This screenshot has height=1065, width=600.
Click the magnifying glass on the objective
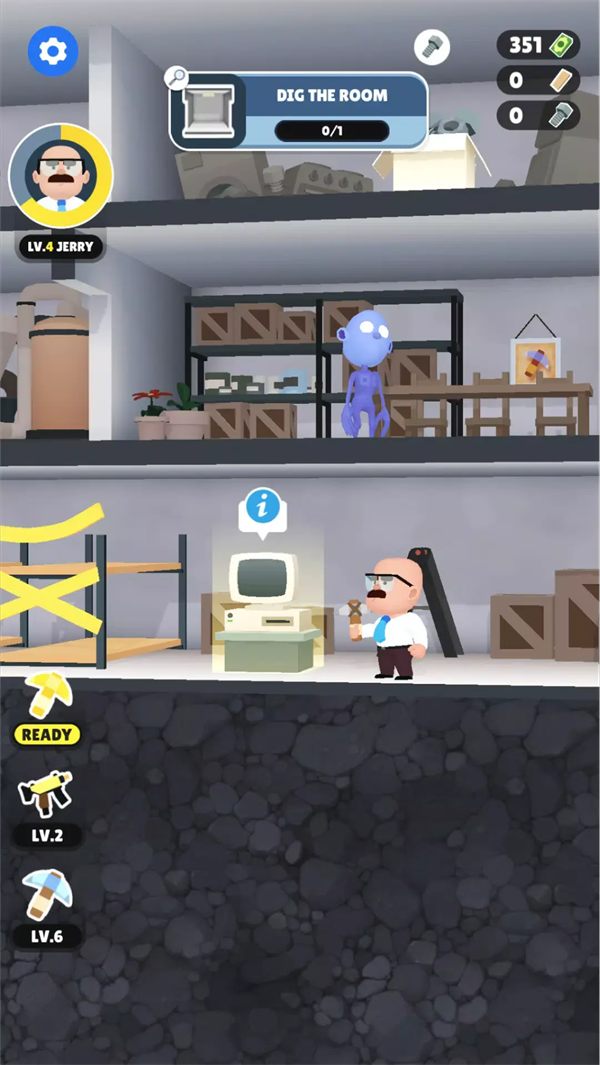178,77
